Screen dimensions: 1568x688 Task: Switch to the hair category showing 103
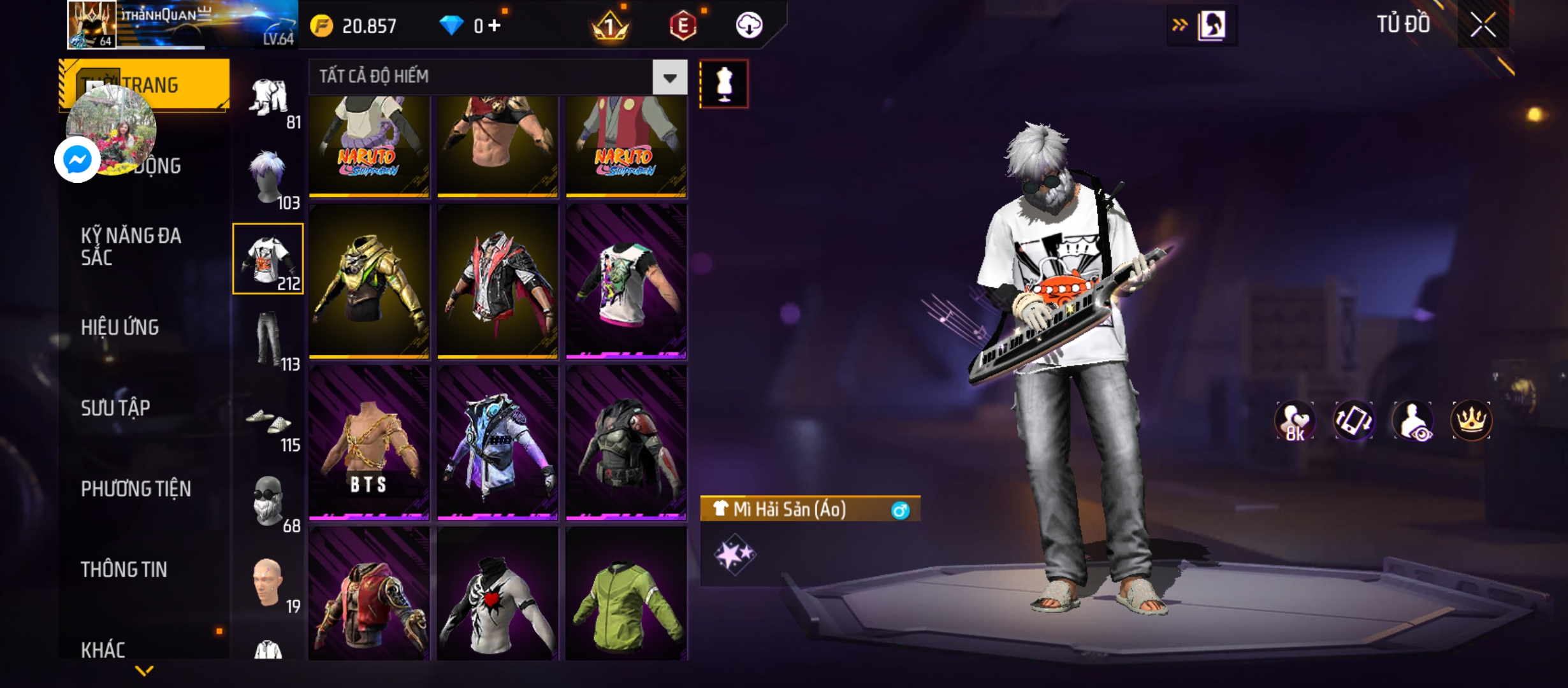[269, 178]
